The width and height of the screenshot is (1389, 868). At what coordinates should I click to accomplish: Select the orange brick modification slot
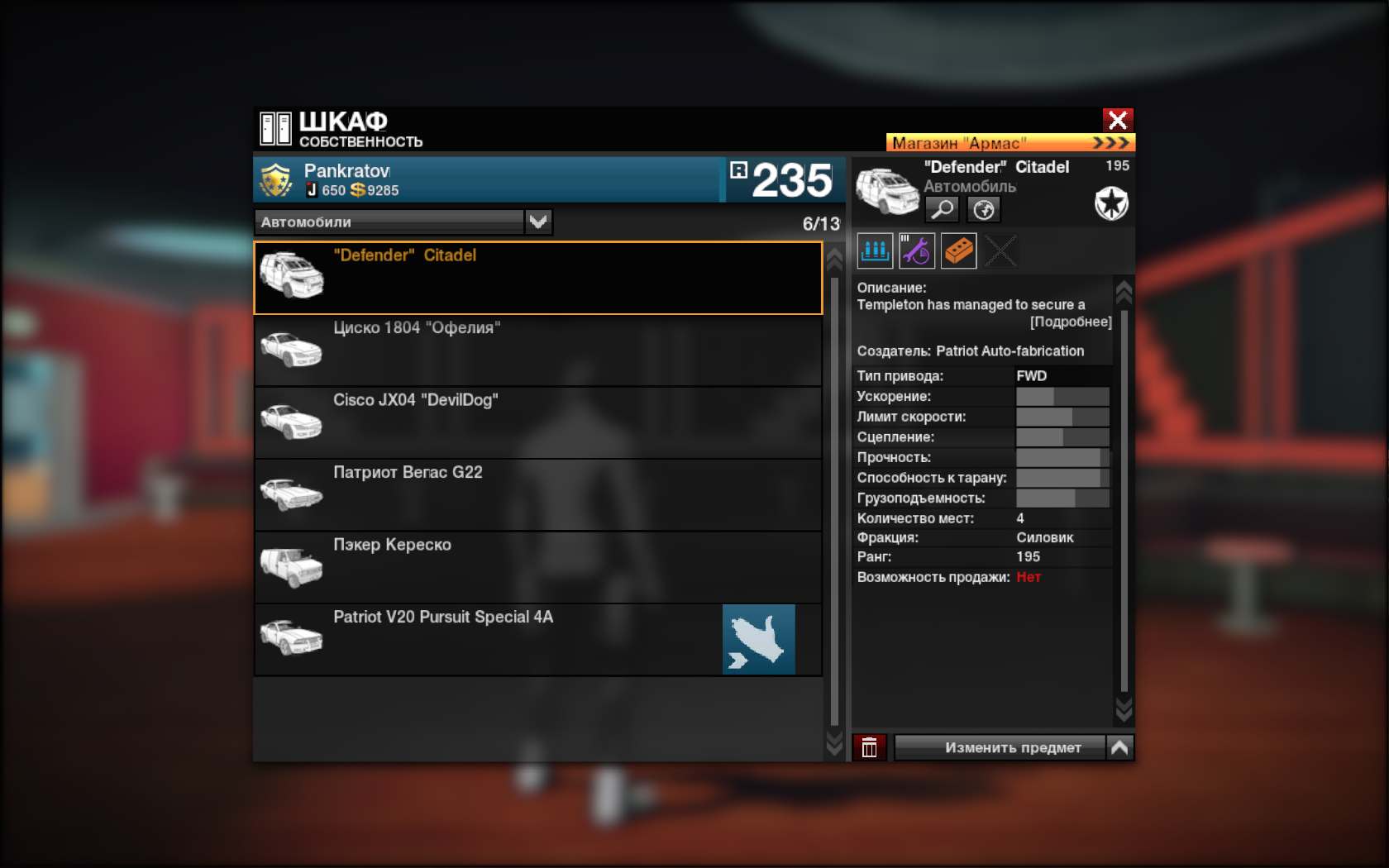(959, 250)
